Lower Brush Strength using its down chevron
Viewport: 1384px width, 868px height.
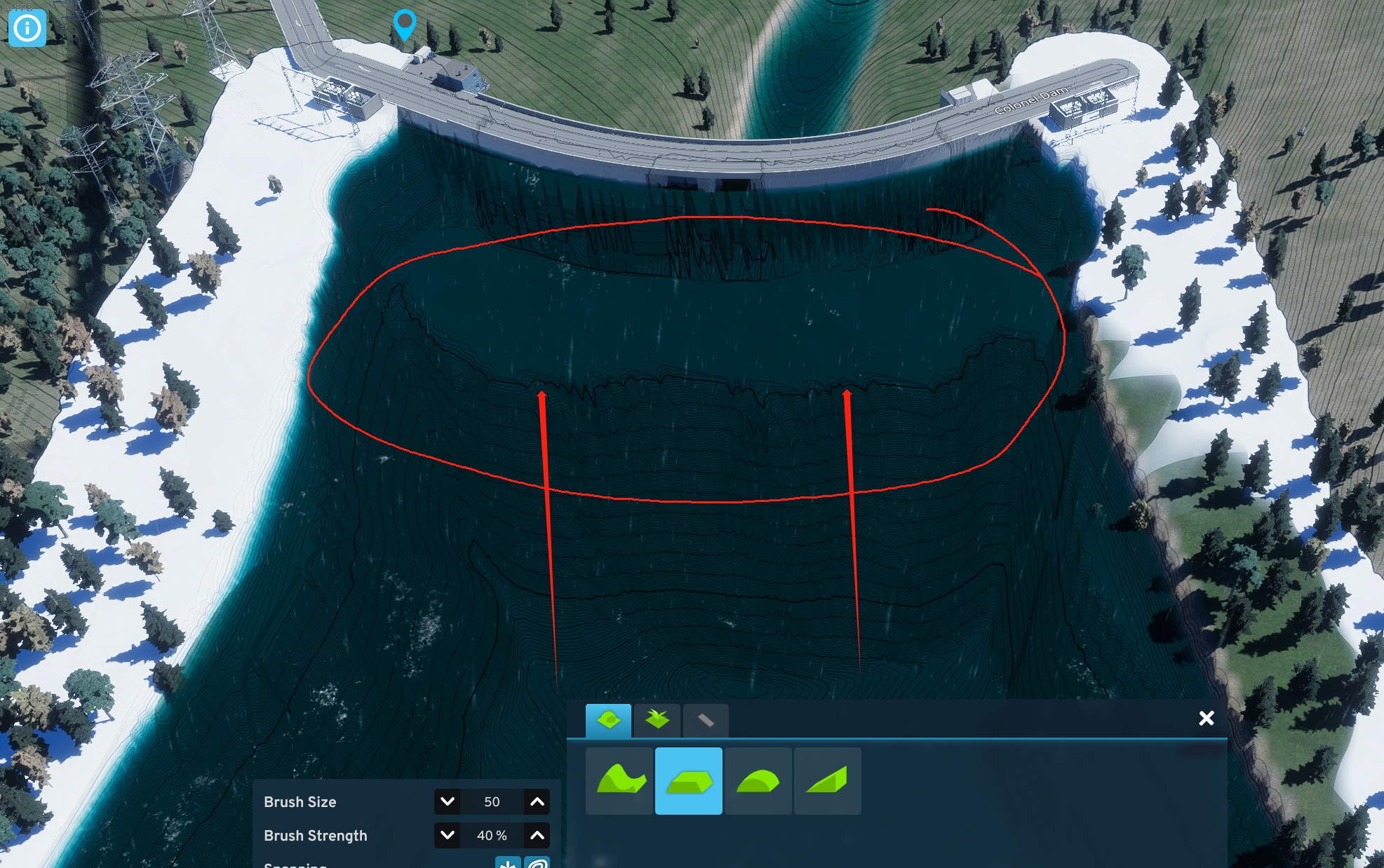click(x=448, y=835)
